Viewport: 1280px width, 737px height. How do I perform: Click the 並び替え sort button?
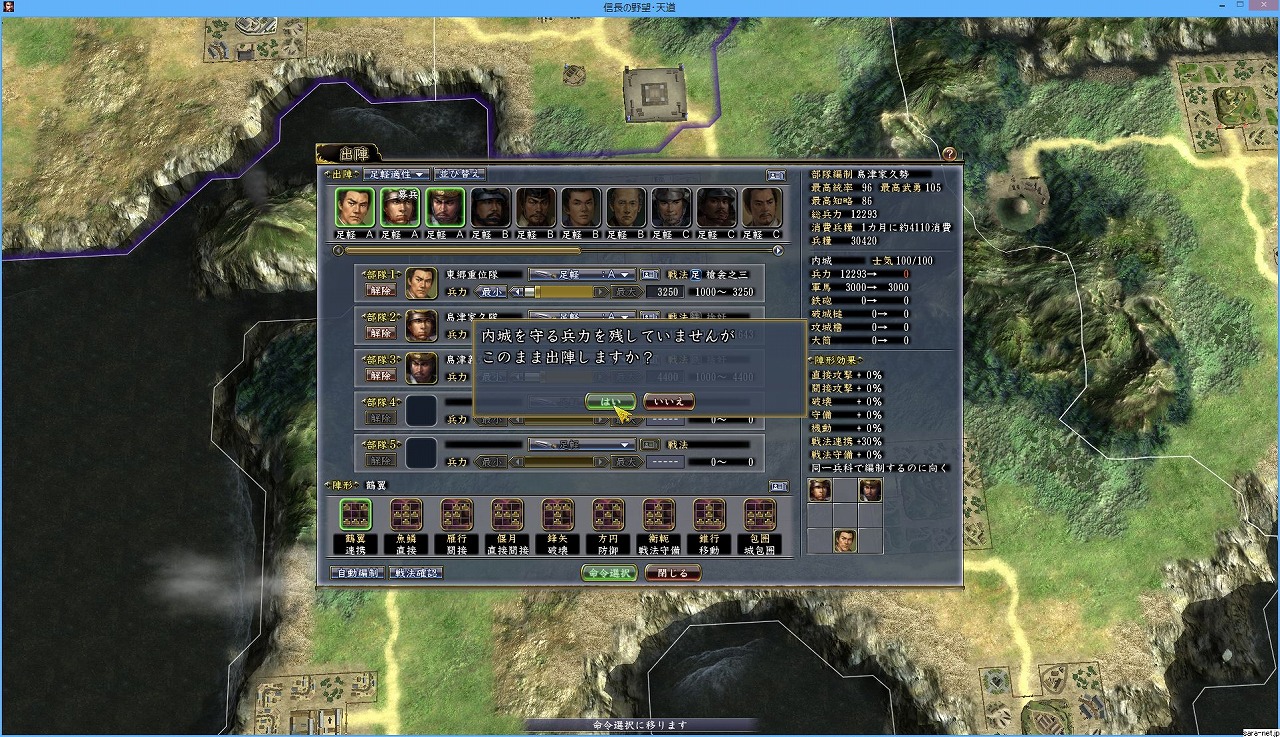coord(459,175)
